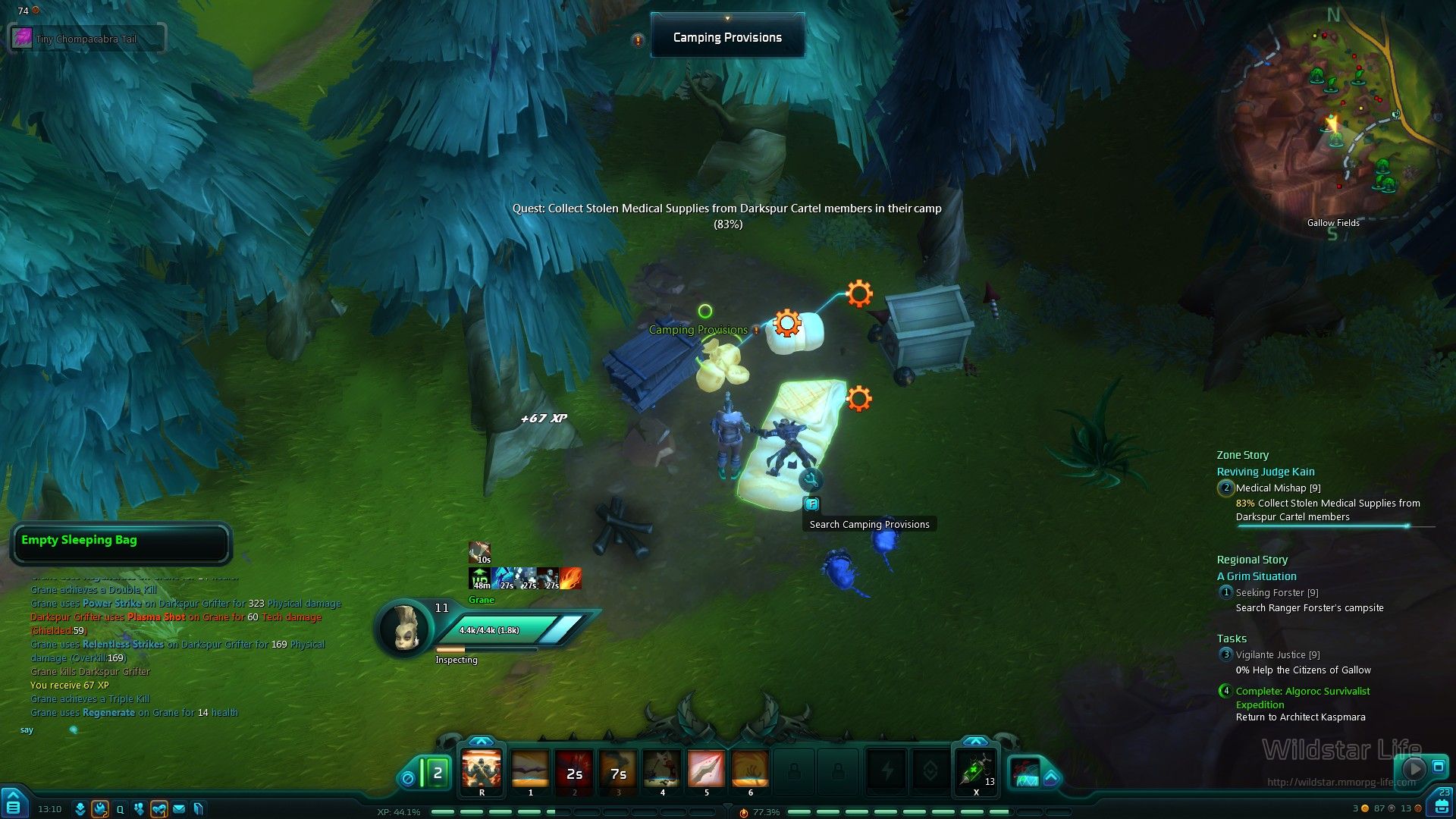This screenshot has width=1456, height=819.
Task: Trigger the ability bound to key 6
Action: click(x=750, y=769)
